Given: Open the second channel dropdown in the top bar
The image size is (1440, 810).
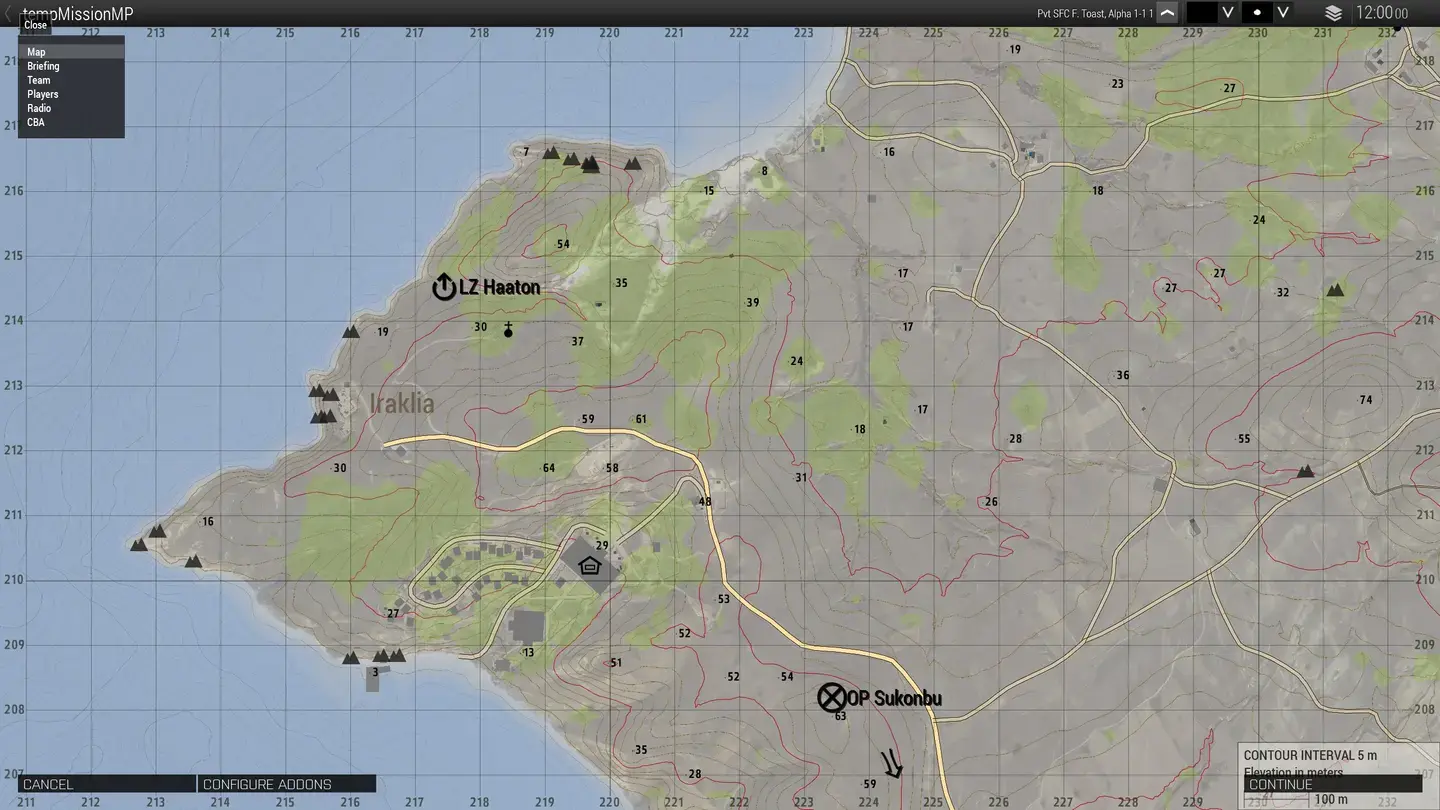Looking at the screenshot, I should pos(1282,12).
